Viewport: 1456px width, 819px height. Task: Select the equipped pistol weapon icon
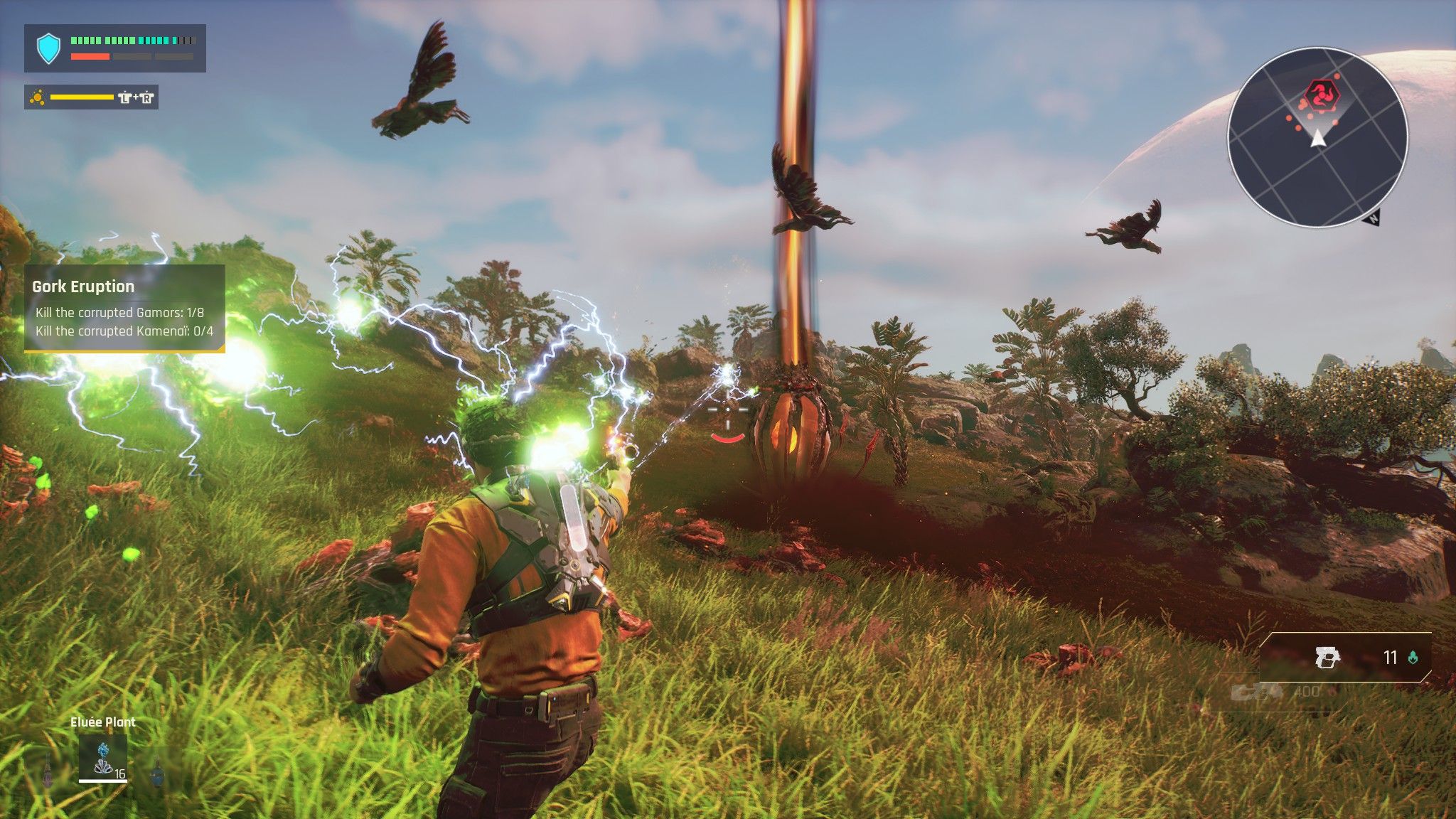coord(1327,658)
